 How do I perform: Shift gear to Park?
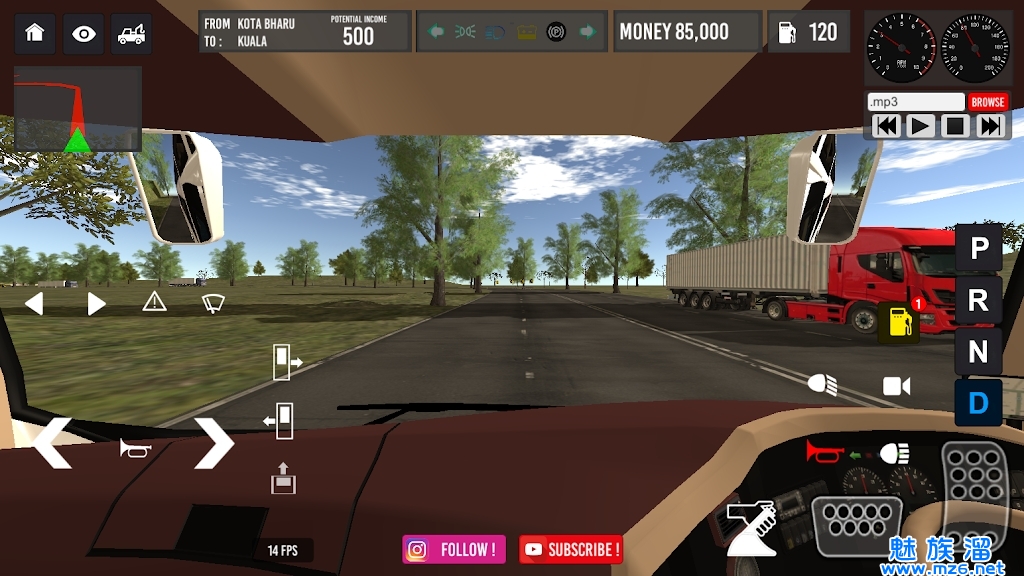coord(979,248)
